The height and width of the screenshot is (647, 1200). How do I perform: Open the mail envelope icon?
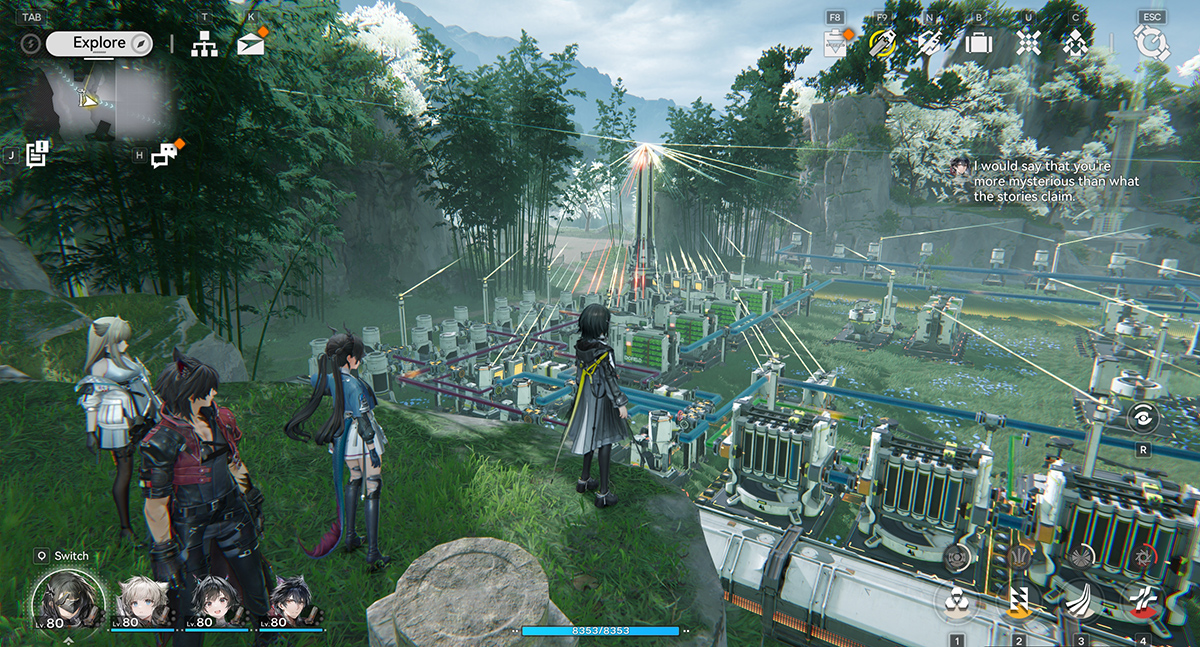click(x=251, y=44)
